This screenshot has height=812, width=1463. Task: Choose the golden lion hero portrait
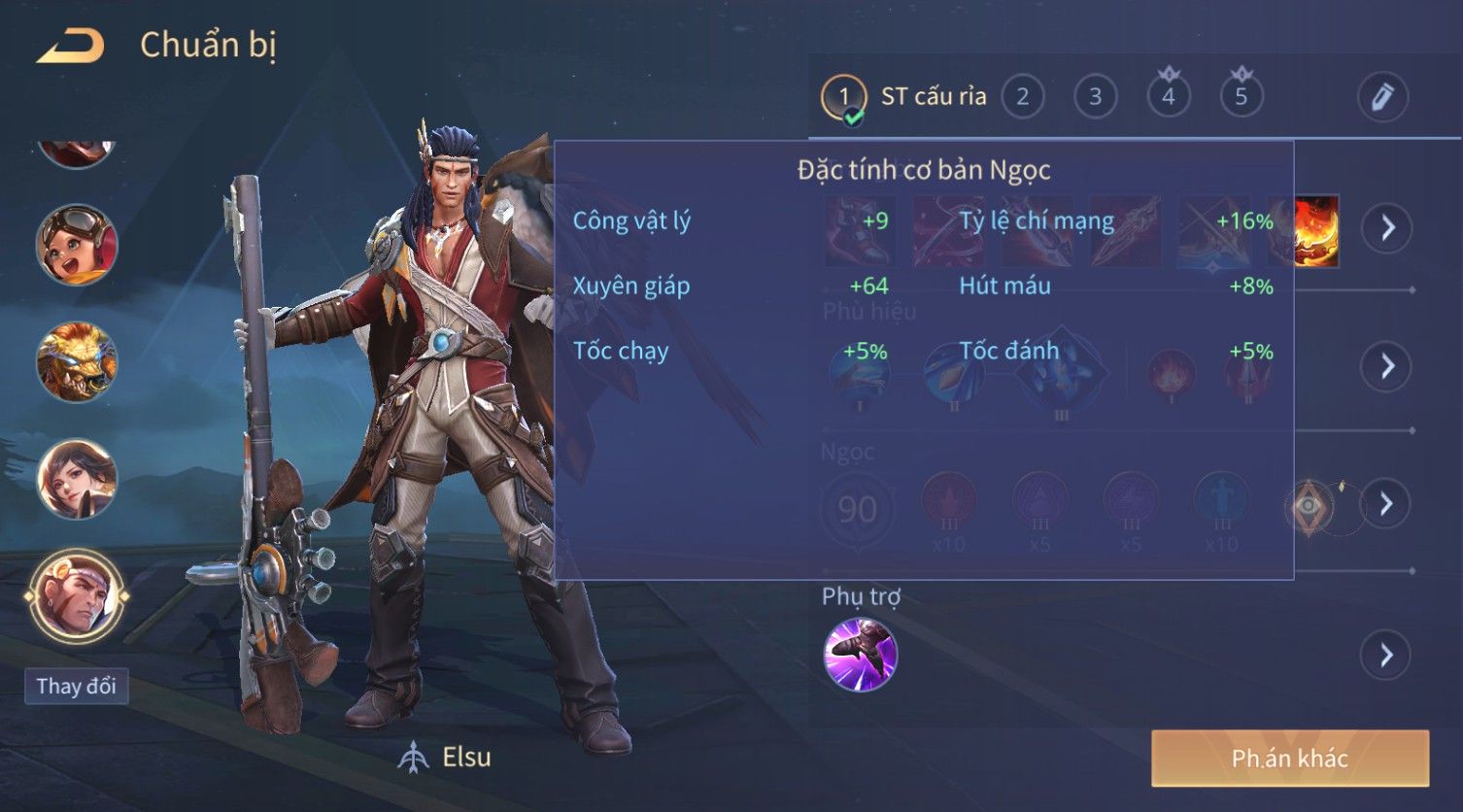(77, 361)
